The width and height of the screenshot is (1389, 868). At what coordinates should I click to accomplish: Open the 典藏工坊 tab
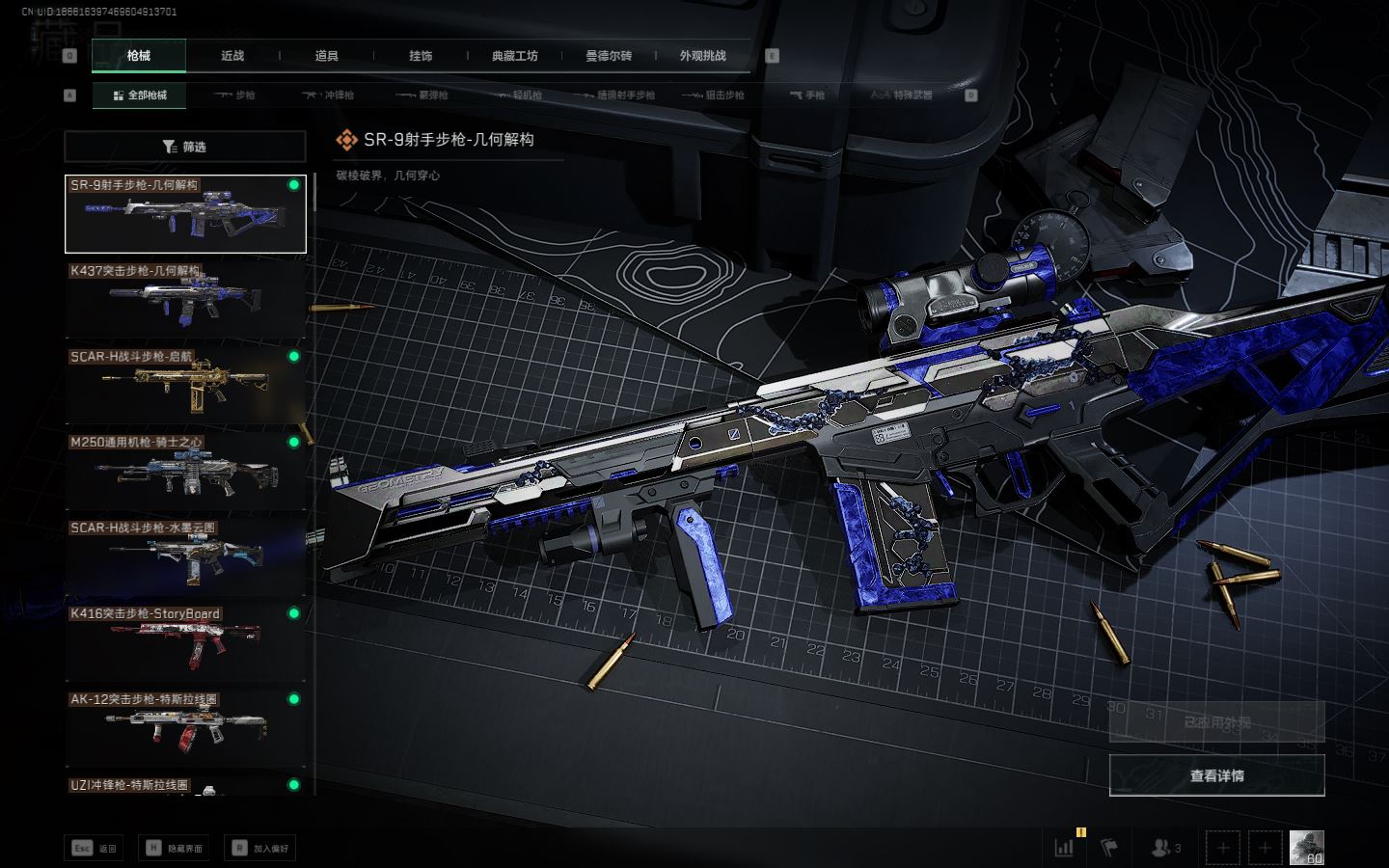514,56
